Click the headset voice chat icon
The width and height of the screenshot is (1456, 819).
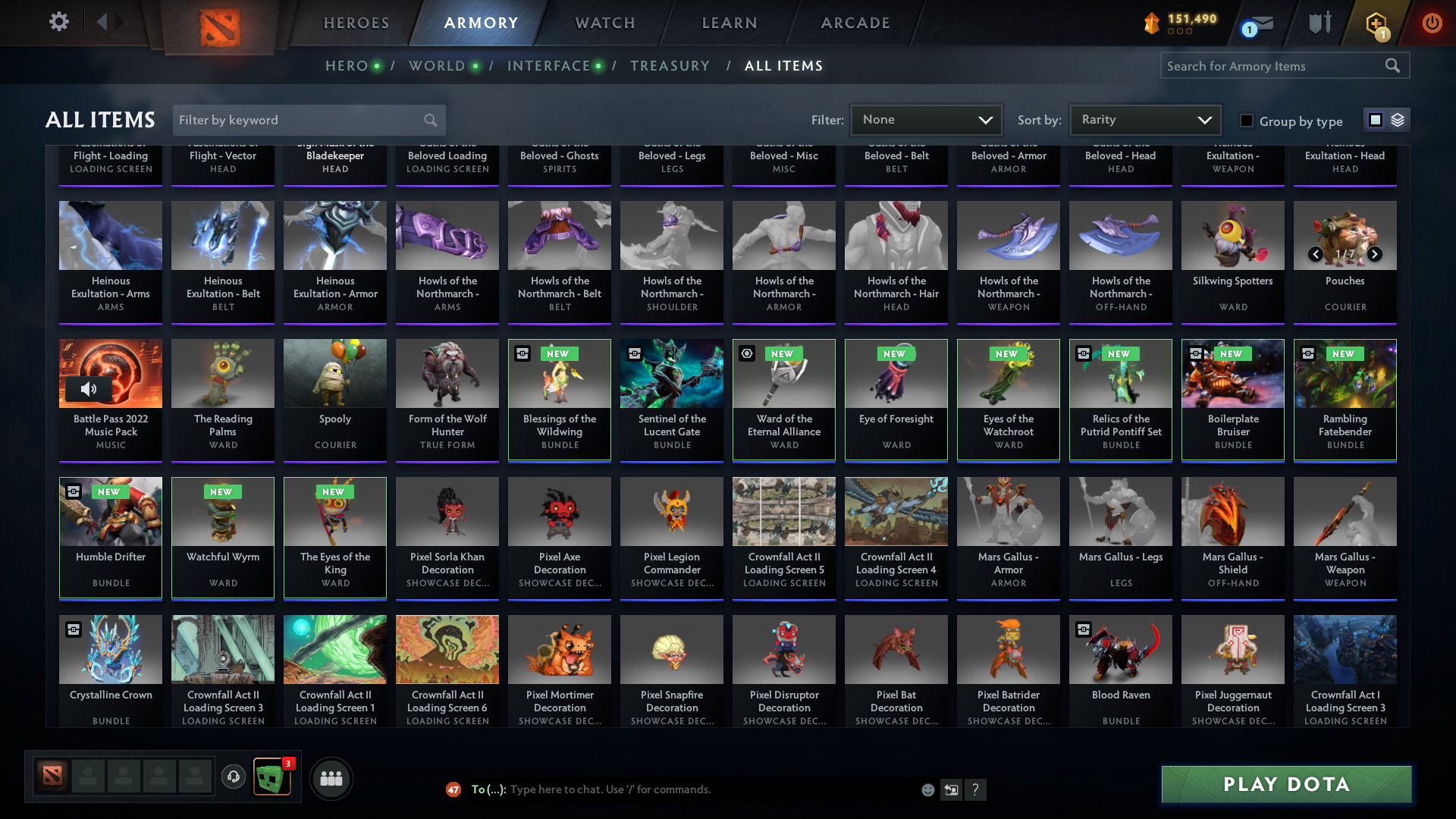pos(234,775)
